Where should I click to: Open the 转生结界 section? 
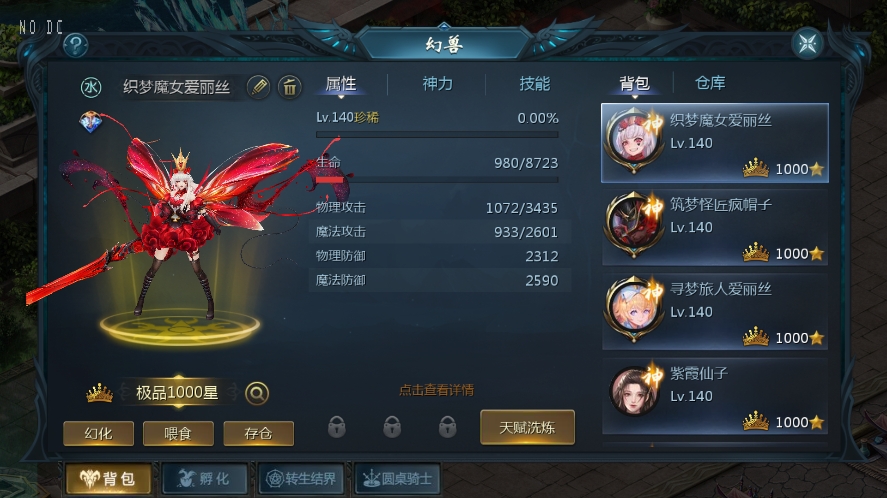(x=300, y=479)
